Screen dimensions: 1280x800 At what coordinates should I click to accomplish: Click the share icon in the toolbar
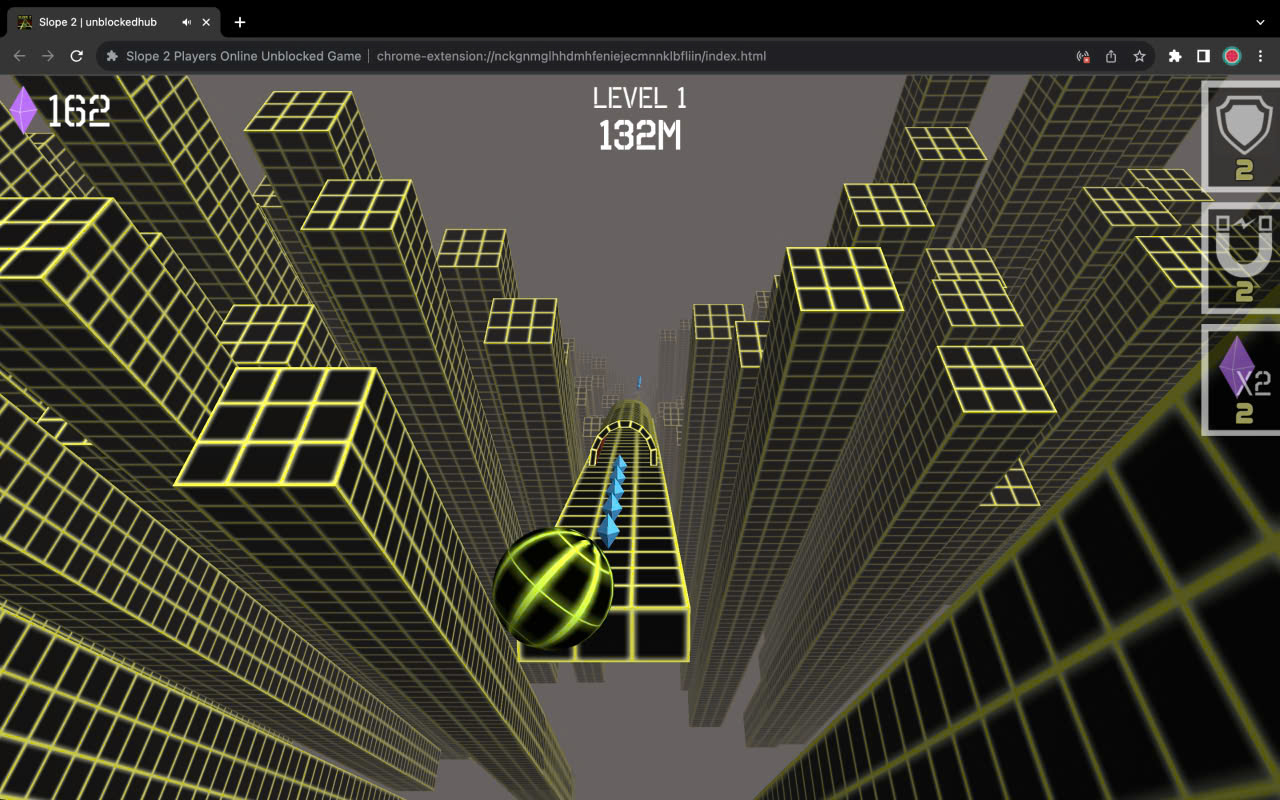[x=1110, y=57]
